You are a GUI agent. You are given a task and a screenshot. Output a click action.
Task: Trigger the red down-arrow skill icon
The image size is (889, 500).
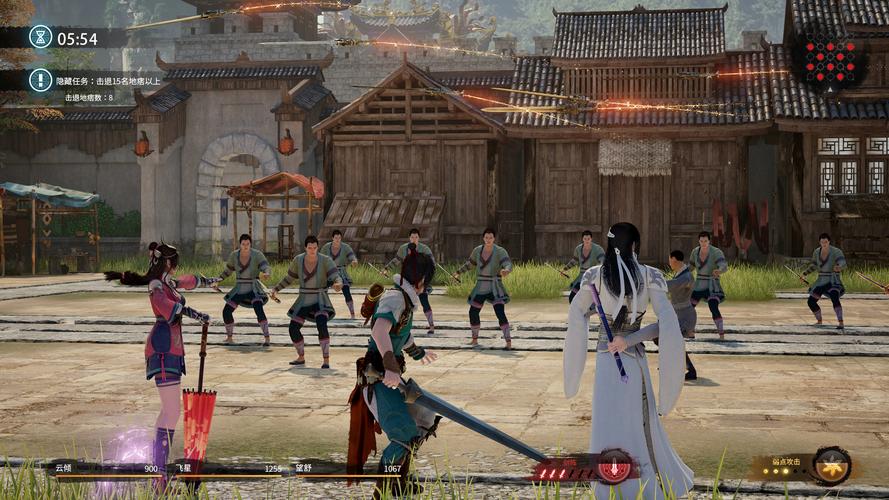point(614,467)
